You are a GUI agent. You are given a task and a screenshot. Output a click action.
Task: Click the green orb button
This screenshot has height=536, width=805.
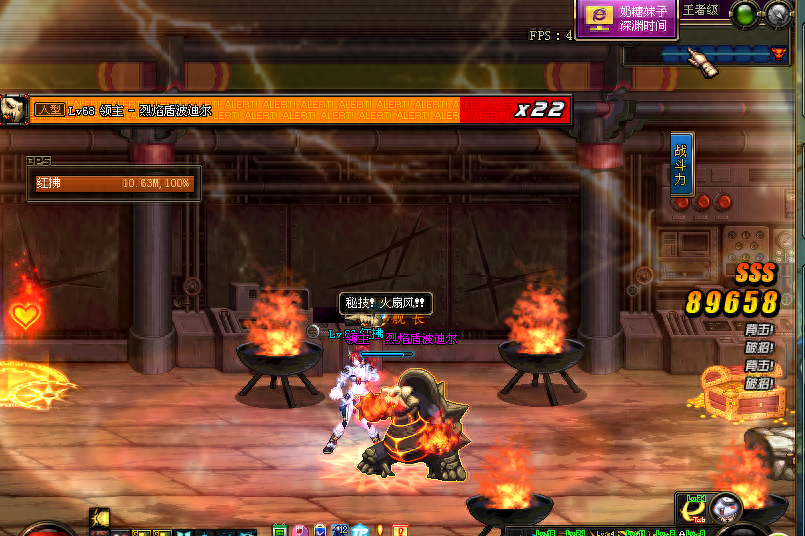(744, 14)
